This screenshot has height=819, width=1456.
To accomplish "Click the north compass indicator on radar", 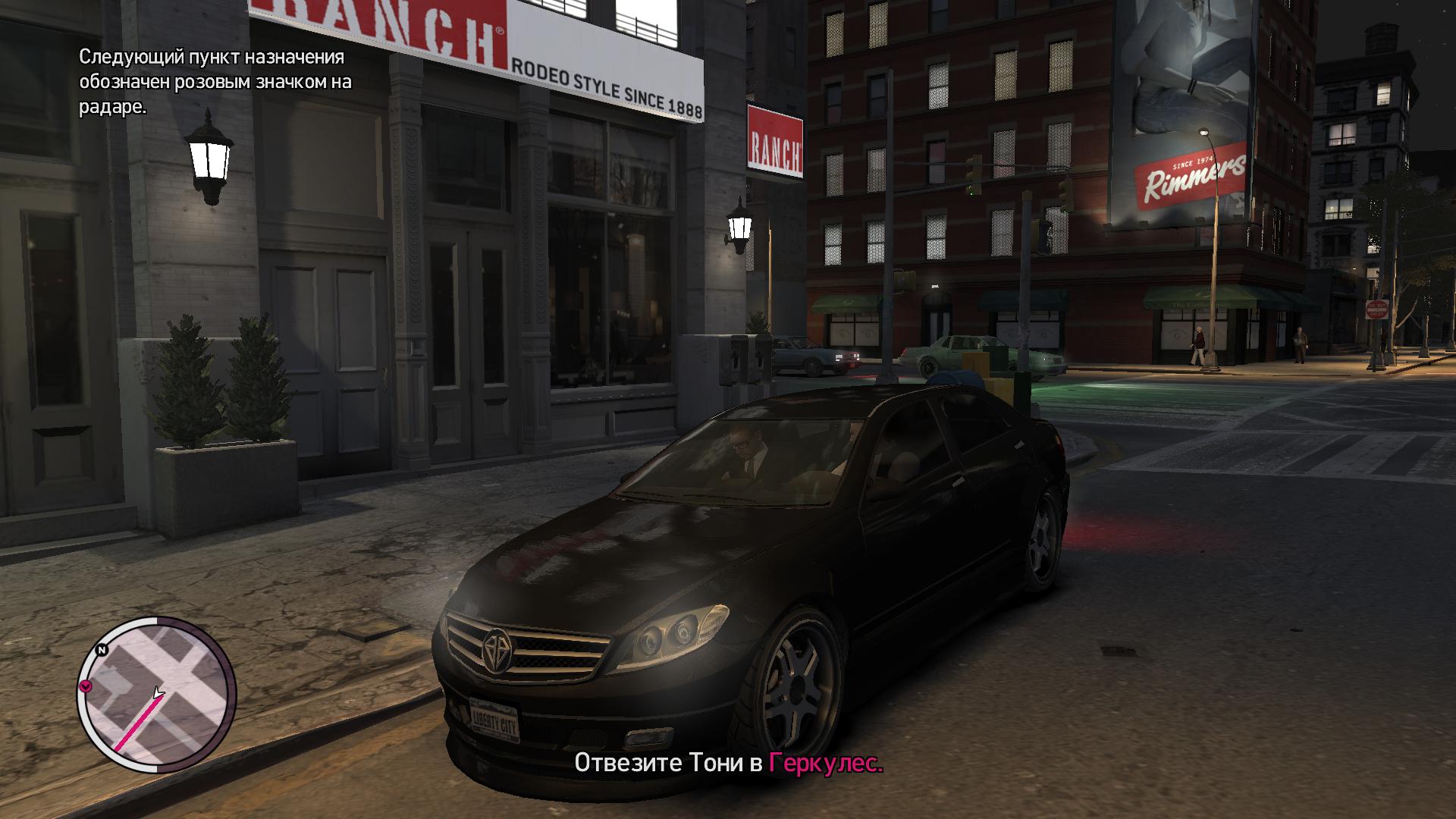I will pos(101,650).
